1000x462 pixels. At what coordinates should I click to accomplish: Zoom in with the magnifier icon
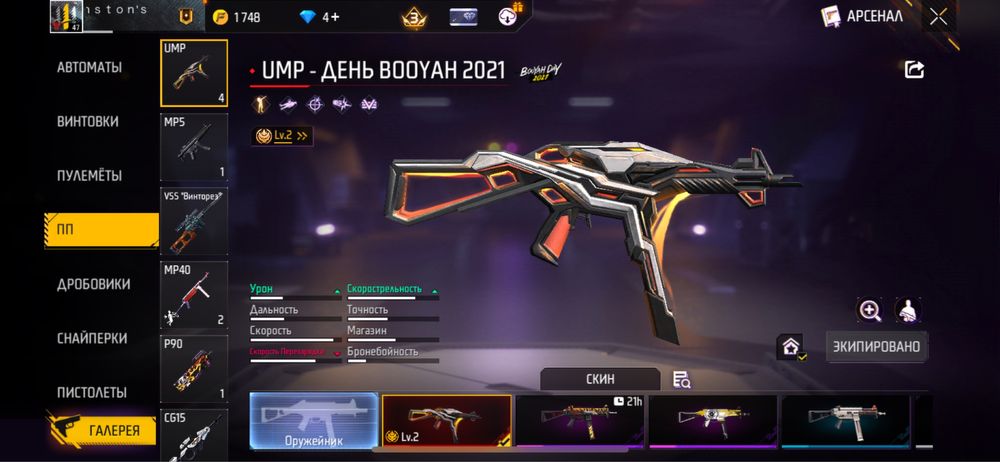(870, 310)
